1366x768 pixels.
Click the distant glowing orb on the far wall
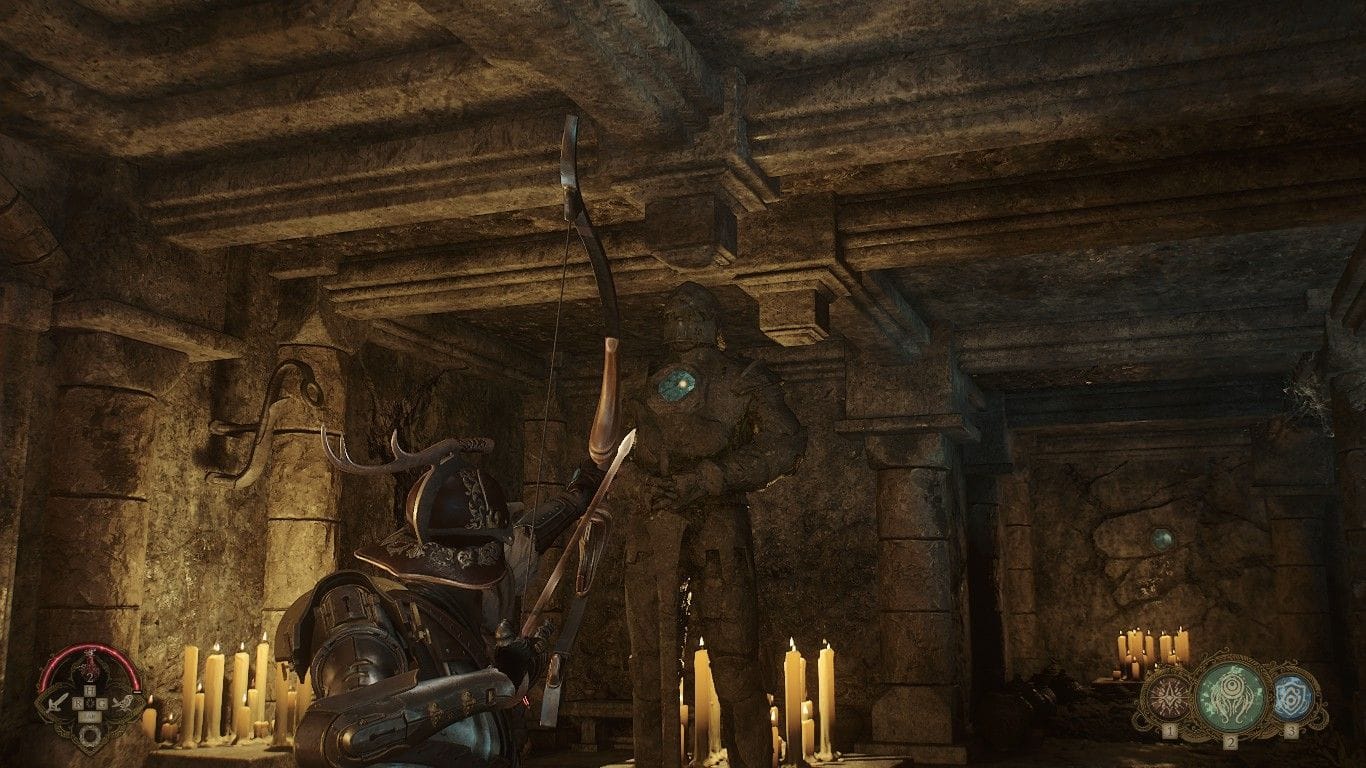[x=1163, y=541]
